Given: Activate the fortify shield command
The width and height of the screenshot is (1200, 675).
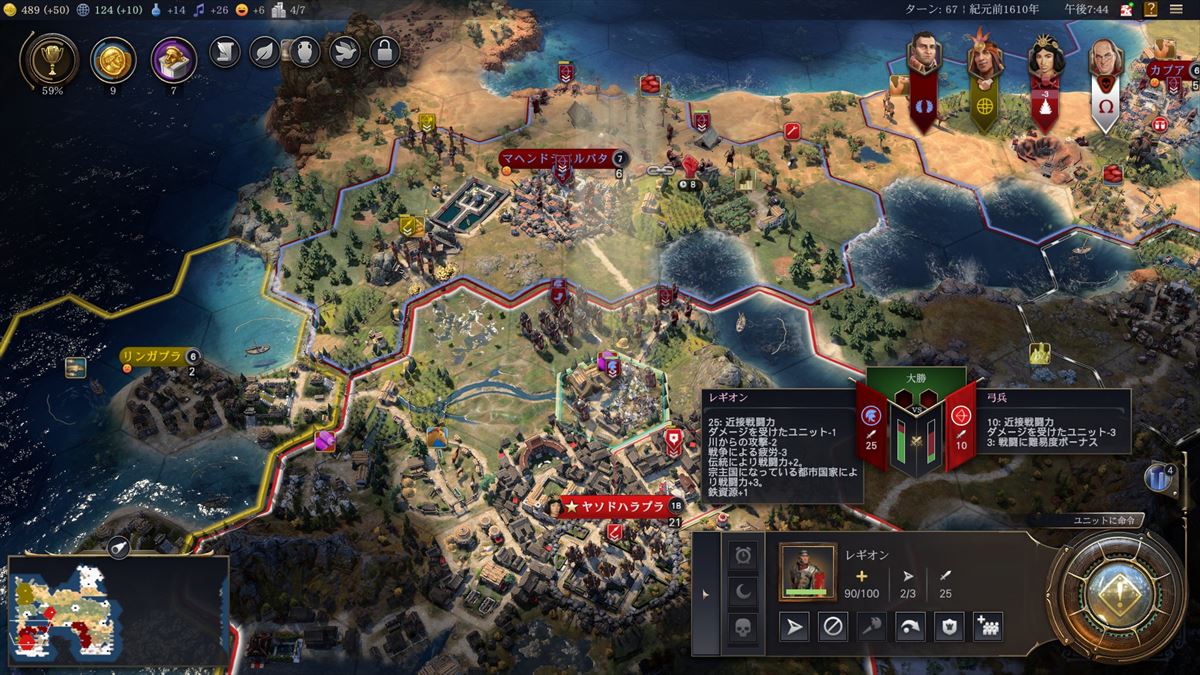Looking at the screenshot, I should point(949,627).
